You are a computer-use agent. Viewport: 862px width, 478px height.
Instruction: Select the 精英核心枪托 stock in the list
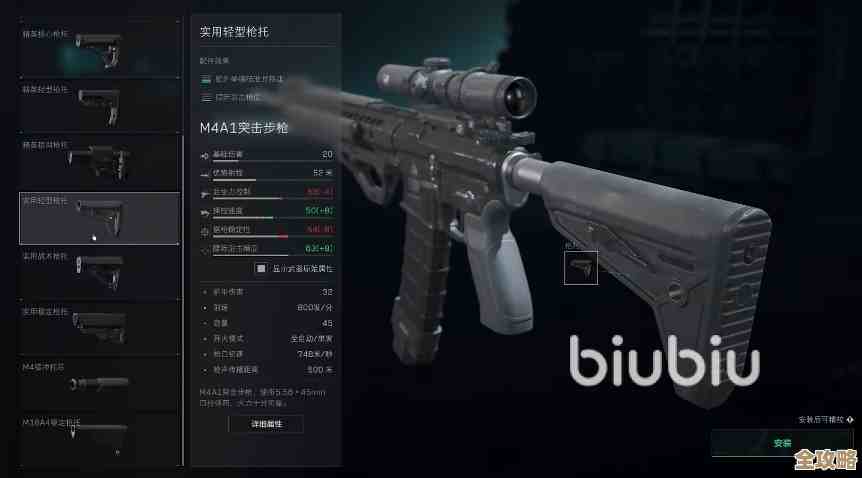click(x=98, y=48)
